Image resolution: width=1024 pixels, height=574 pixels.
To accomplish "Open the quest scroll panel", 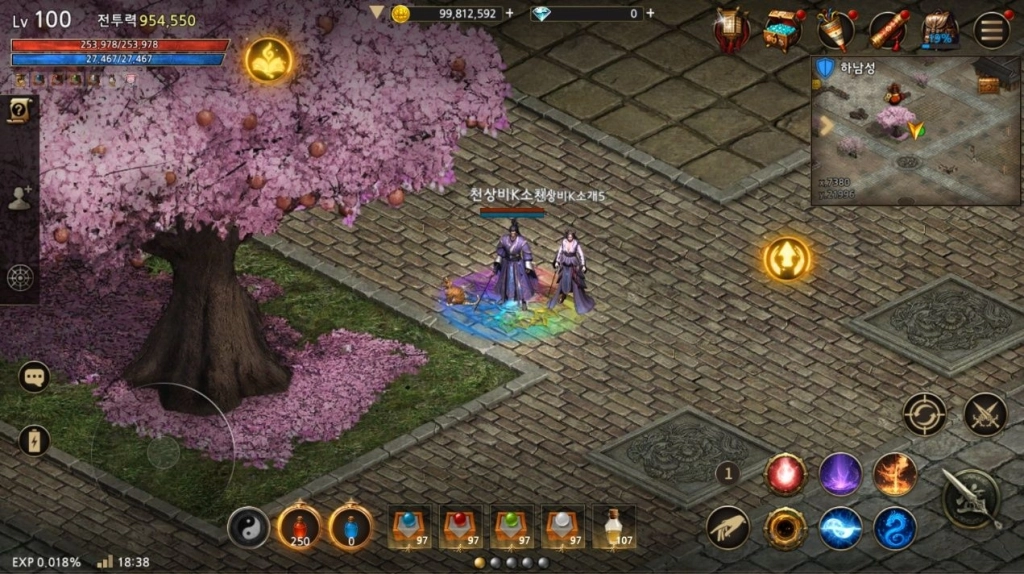I will point(18,112).
